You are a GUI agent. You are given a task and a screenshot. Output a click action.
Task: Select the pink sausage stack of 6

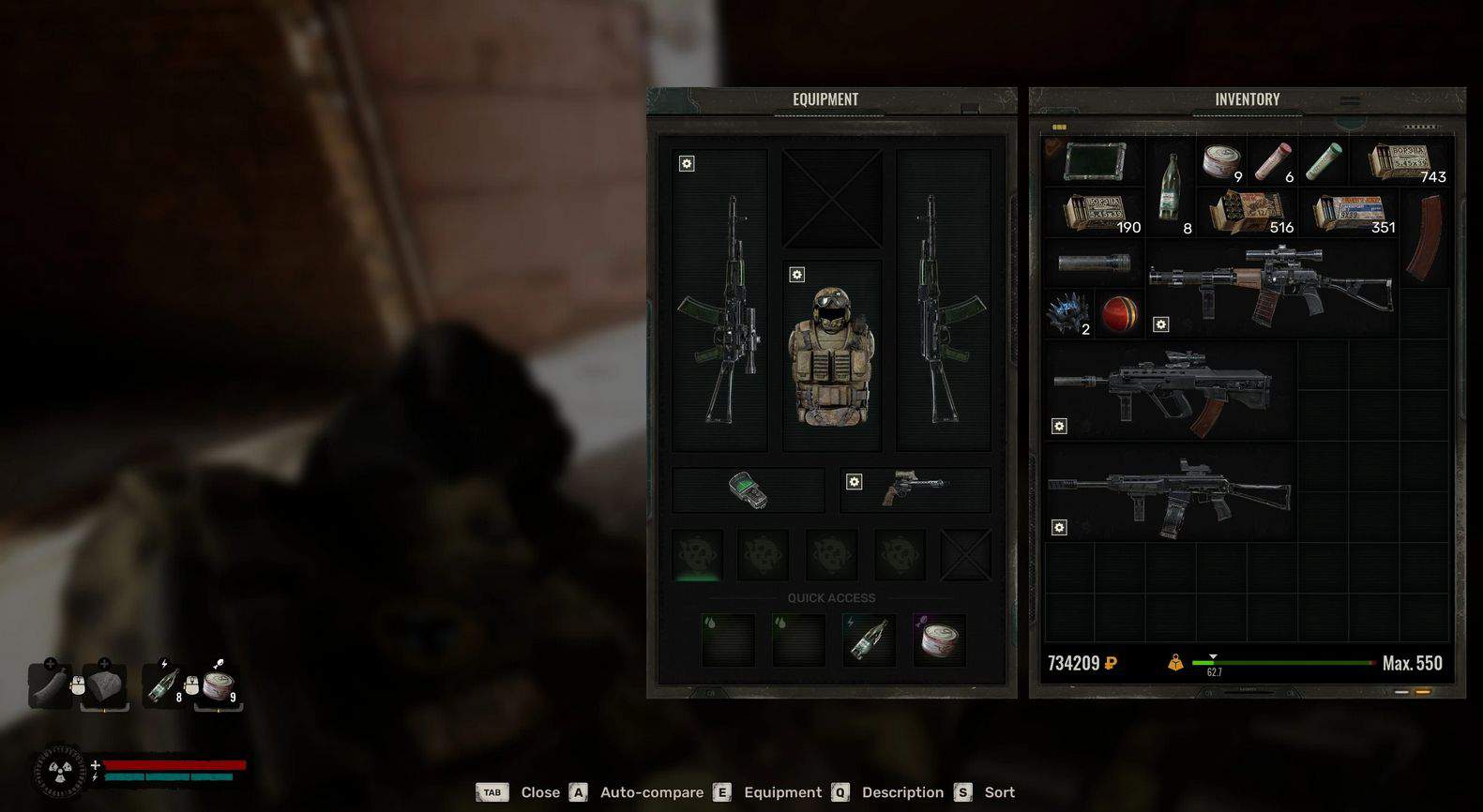(1272, 160)
